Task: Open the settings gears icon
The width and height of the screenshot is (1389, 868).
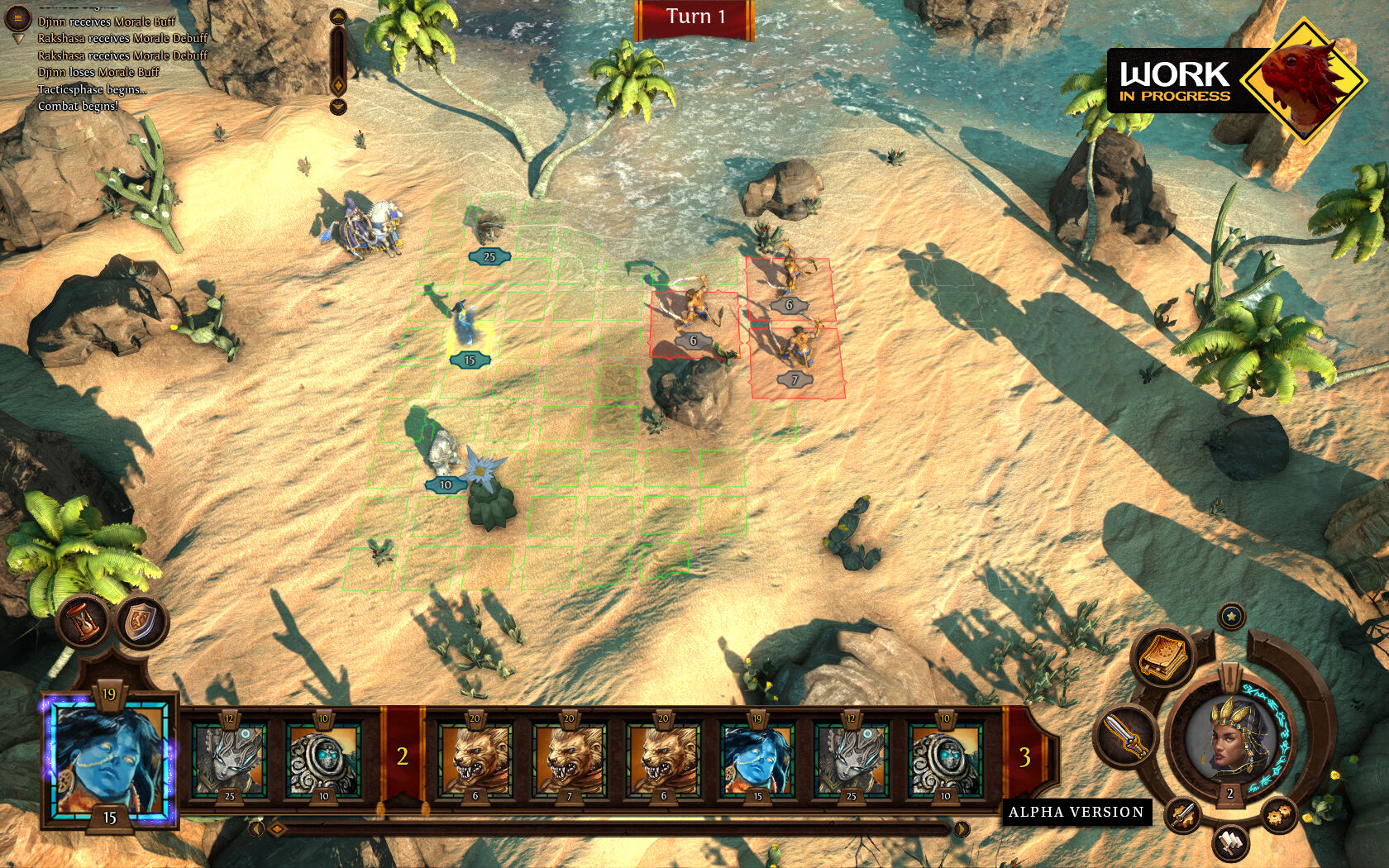Action: click(x=1279, y=815)
